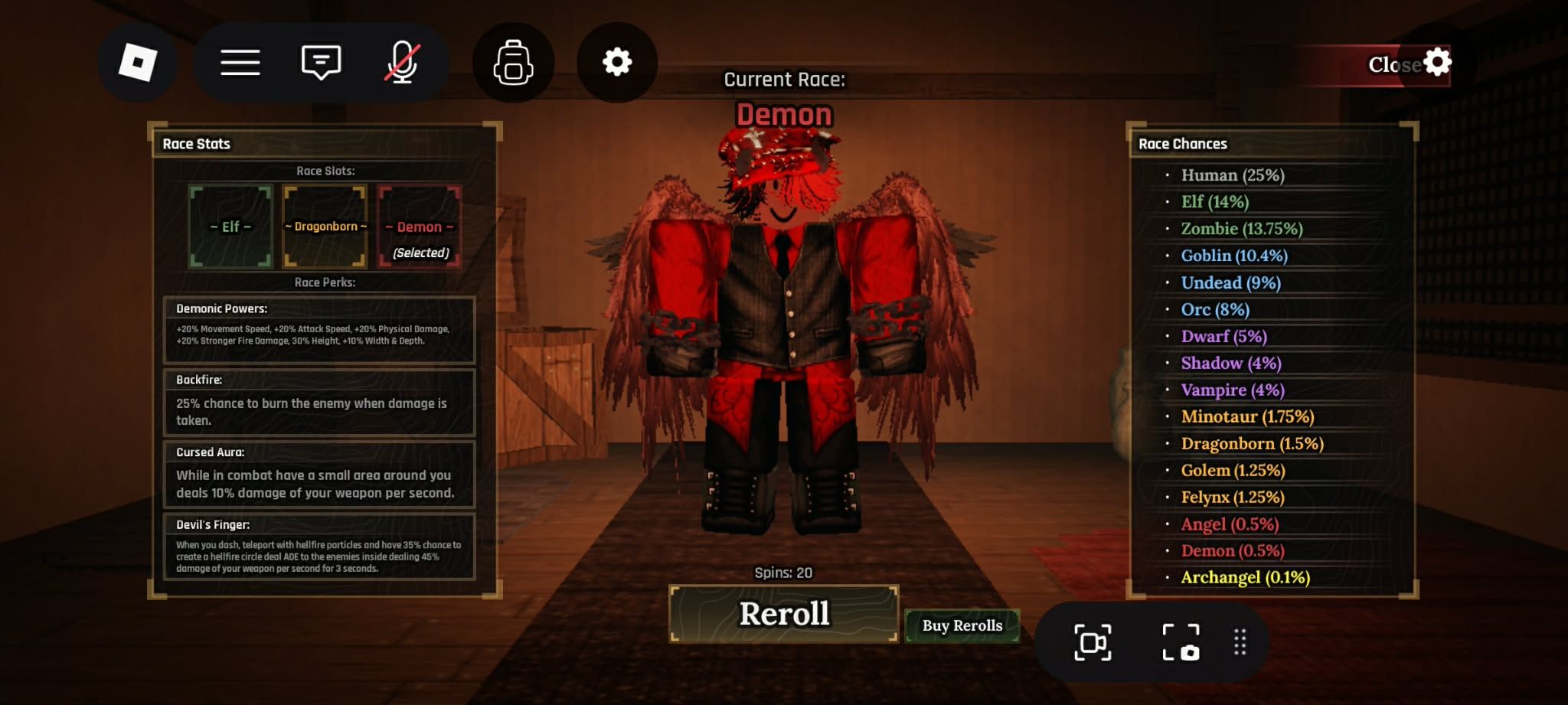1568x705 pixels.
Task: Open the in-game chat bubble
Action: pos(322,61)
